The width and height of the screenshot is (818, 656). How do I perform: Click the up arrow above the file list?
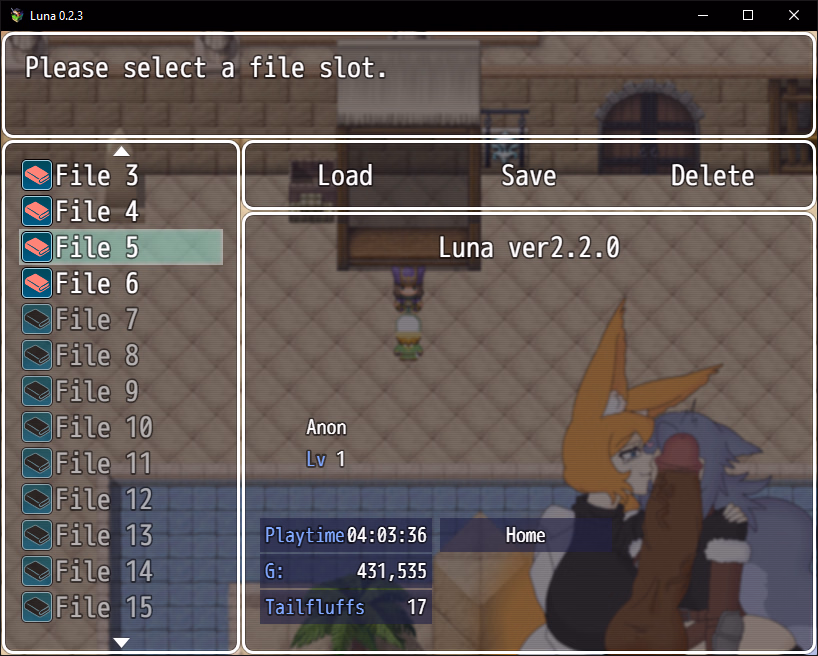(122, 151)
